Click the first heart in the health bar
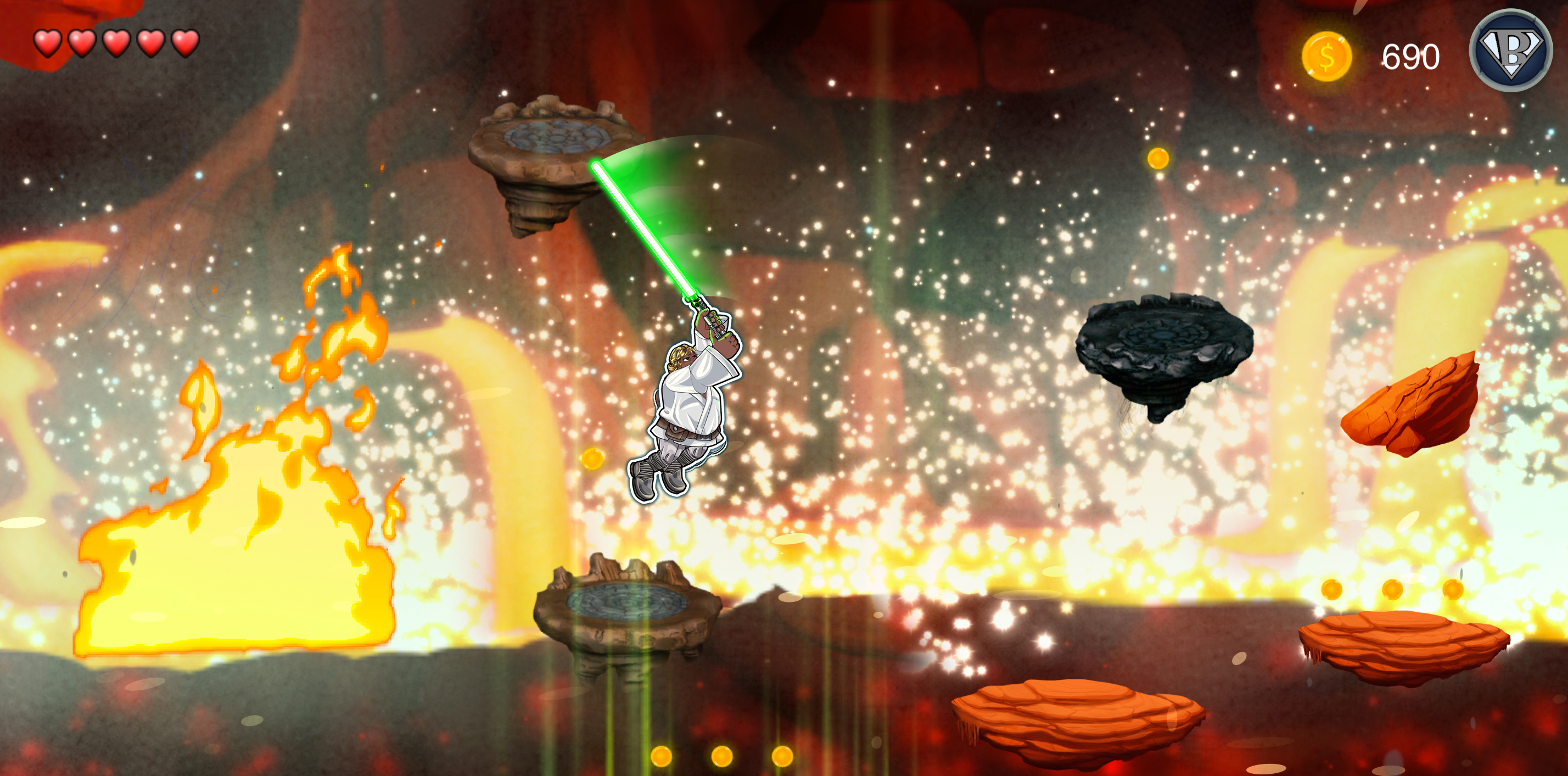The width and height of the screenshot is (1568, 776). pos(47,43)
